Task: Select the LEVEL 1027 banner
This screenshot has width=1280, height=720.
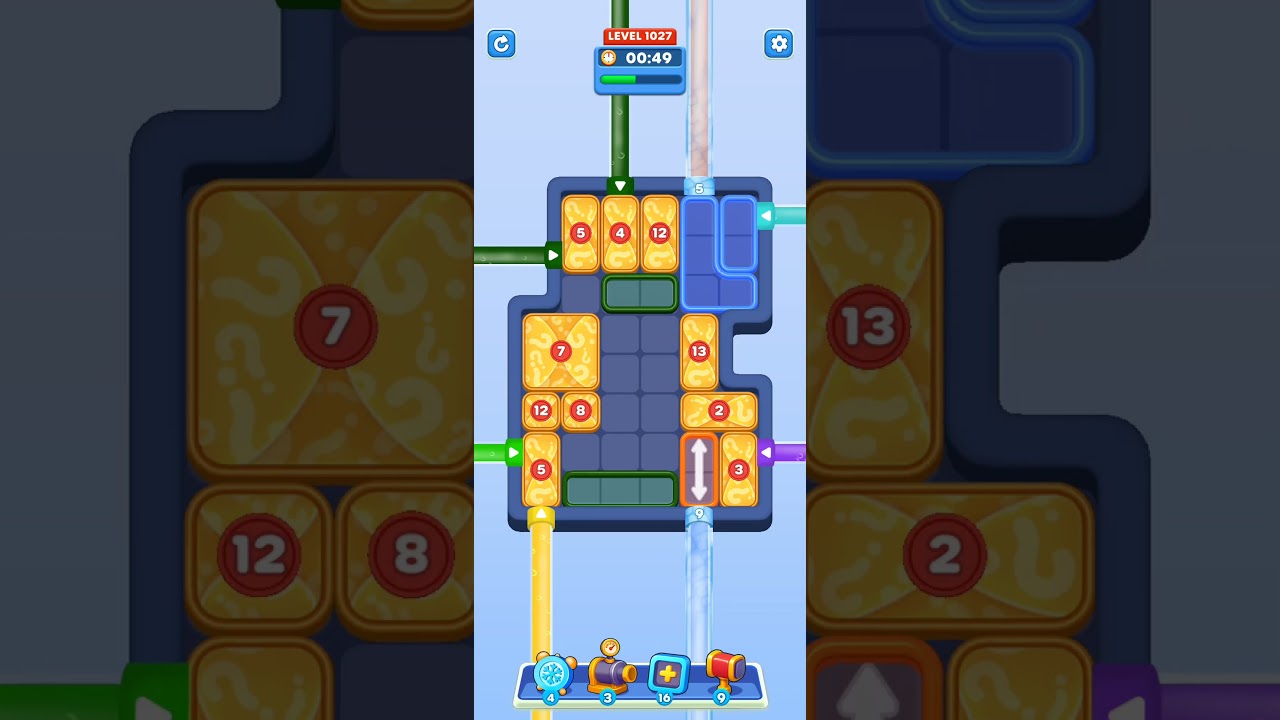Action: (640, 35)
